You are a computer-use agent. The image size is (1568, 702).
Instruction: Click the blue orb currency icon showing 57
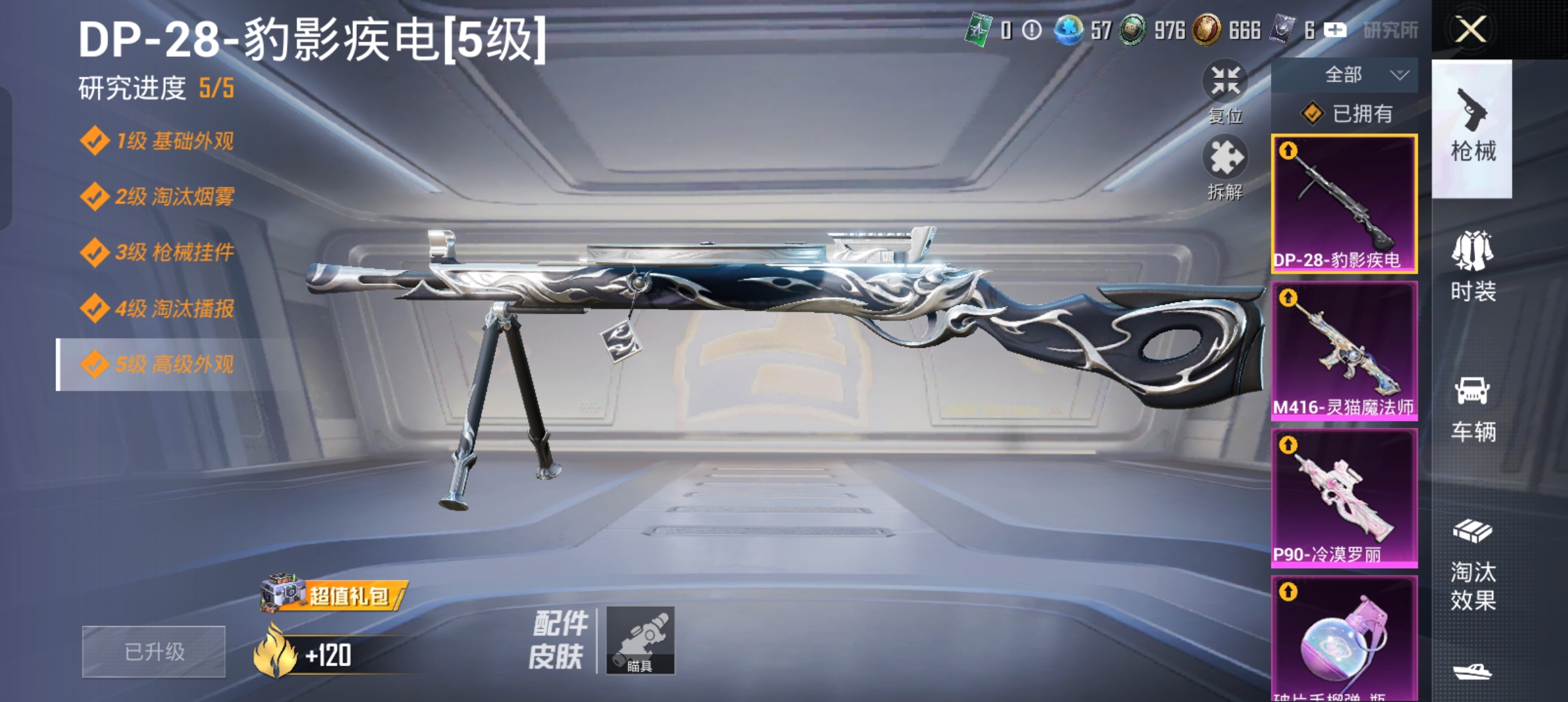(x=1069, y=31)
